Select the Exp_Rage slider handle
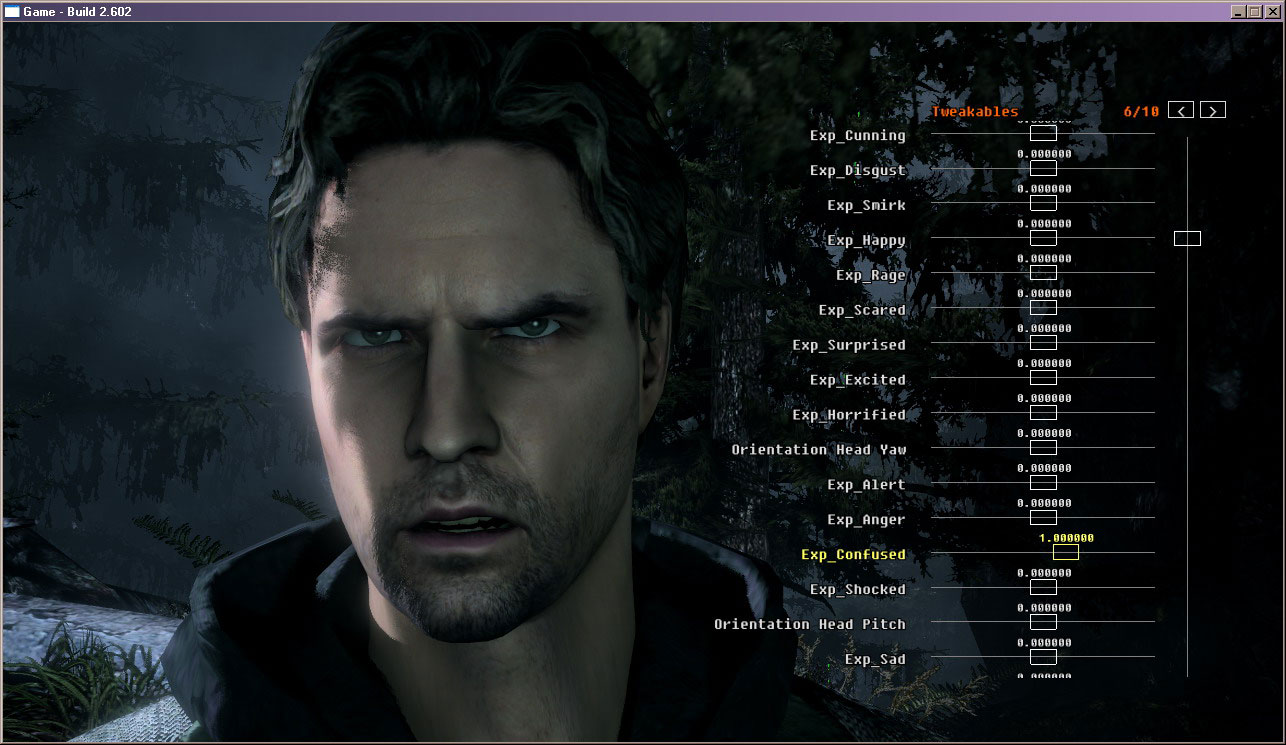1286x745 pixels. (1043, 273)
